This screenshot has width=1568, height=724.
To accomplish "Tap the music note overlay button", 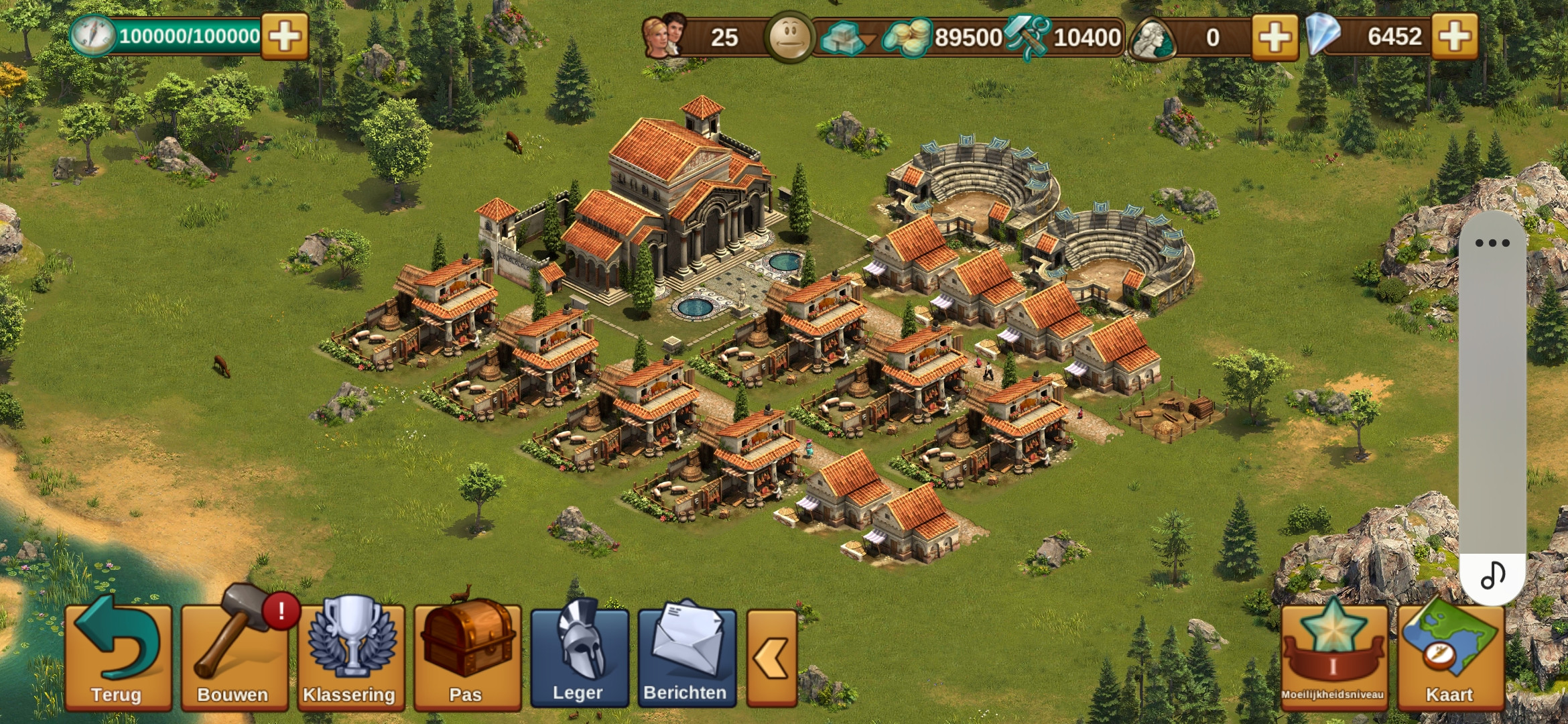I will [x=1492, y=575].
